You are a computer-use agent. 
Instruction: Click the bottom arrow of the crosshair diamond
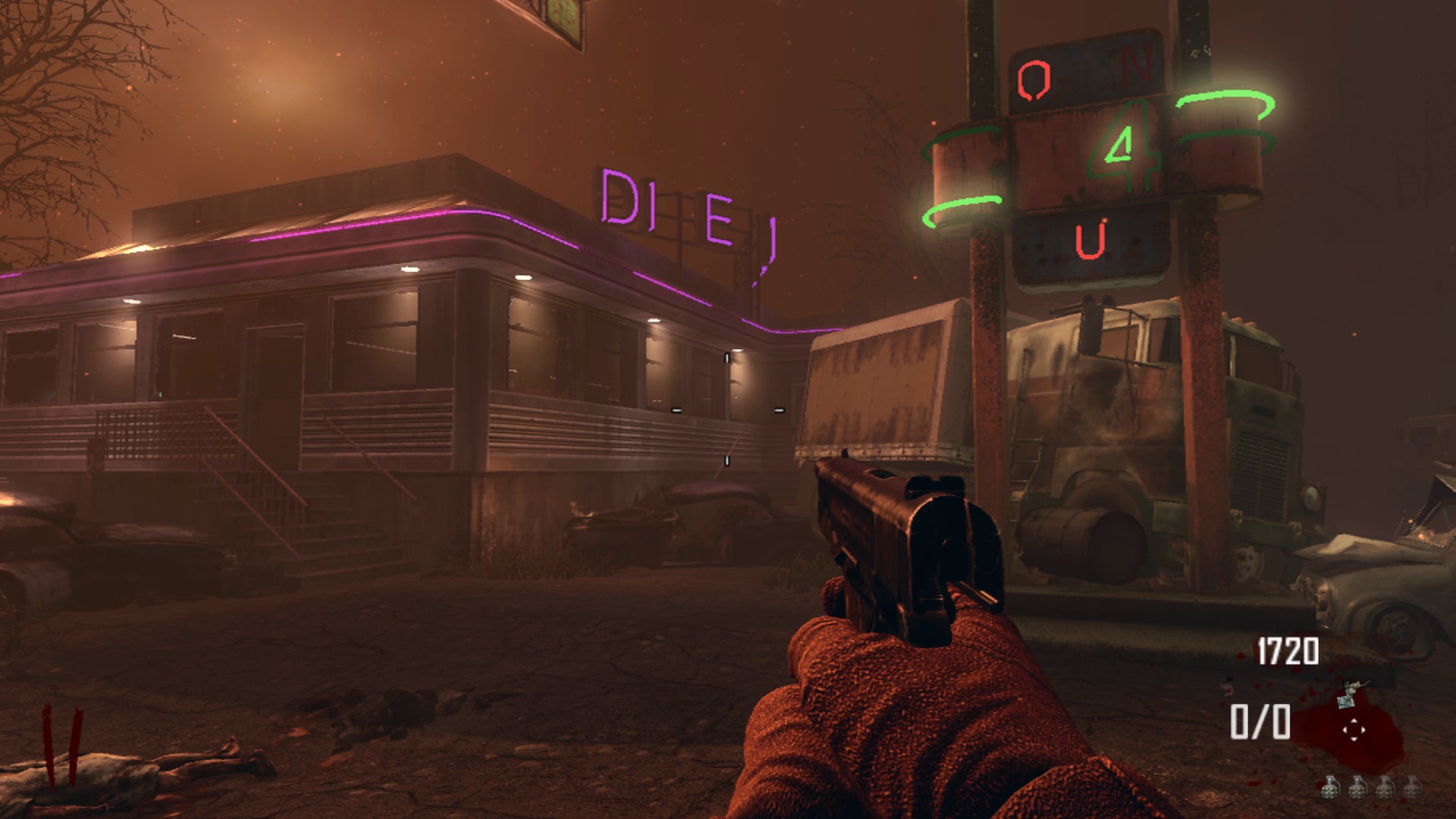tap(1354, 739)
